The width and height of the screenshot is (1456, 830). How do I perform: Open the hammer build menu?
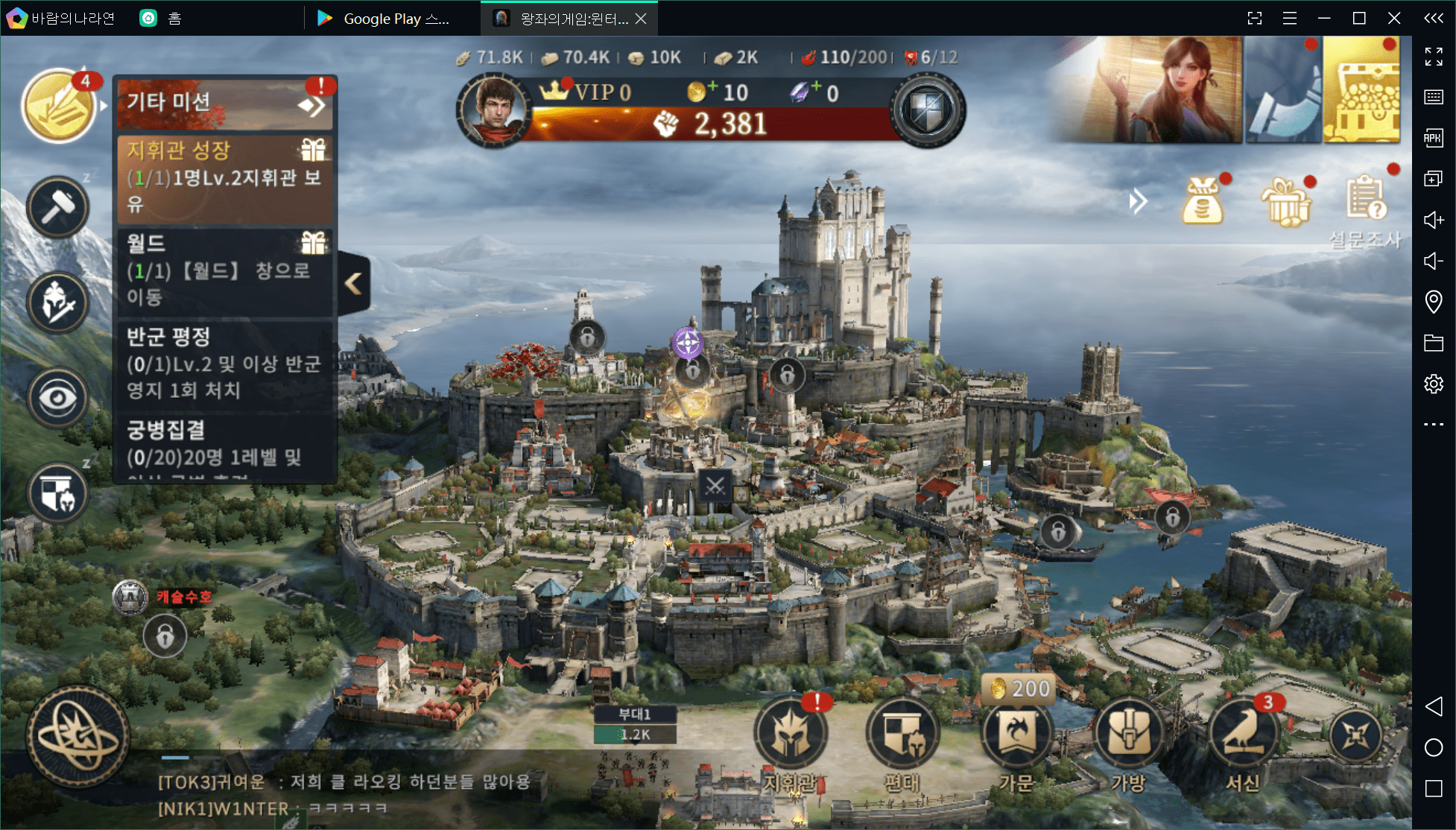click(58, 207)
